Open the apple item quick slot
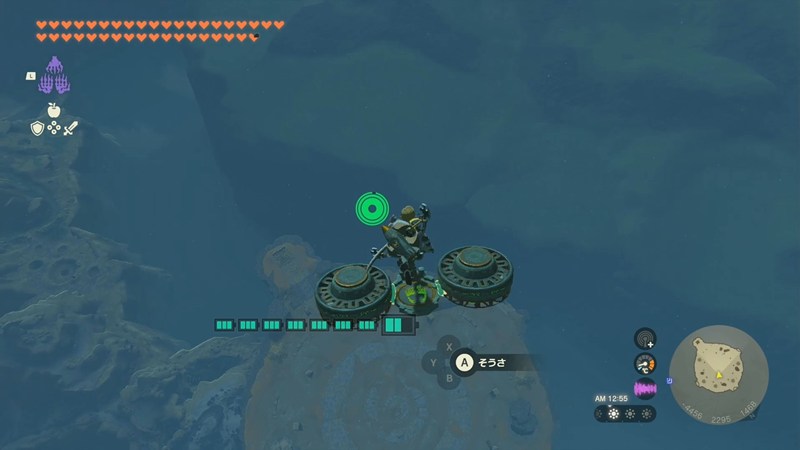This screenshot has height=450, width=800. [54, 110]
